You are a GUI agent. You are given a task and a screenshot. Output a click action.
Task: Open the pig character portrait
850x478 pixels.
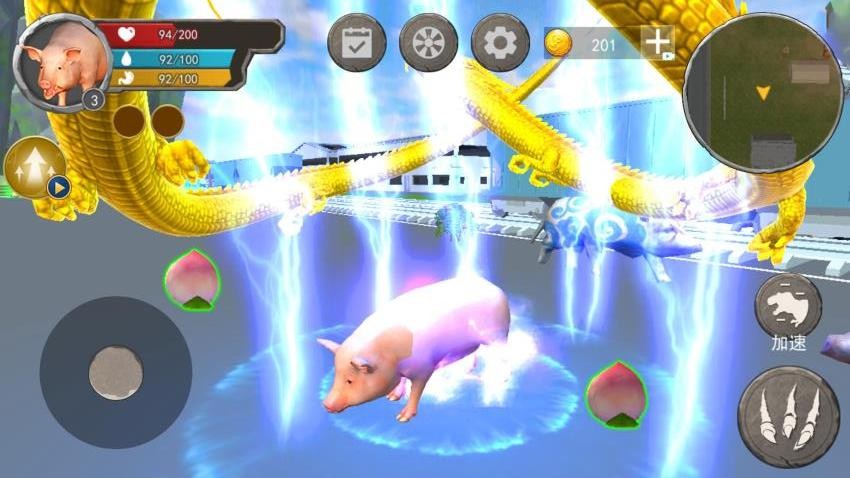coord(60,62)
